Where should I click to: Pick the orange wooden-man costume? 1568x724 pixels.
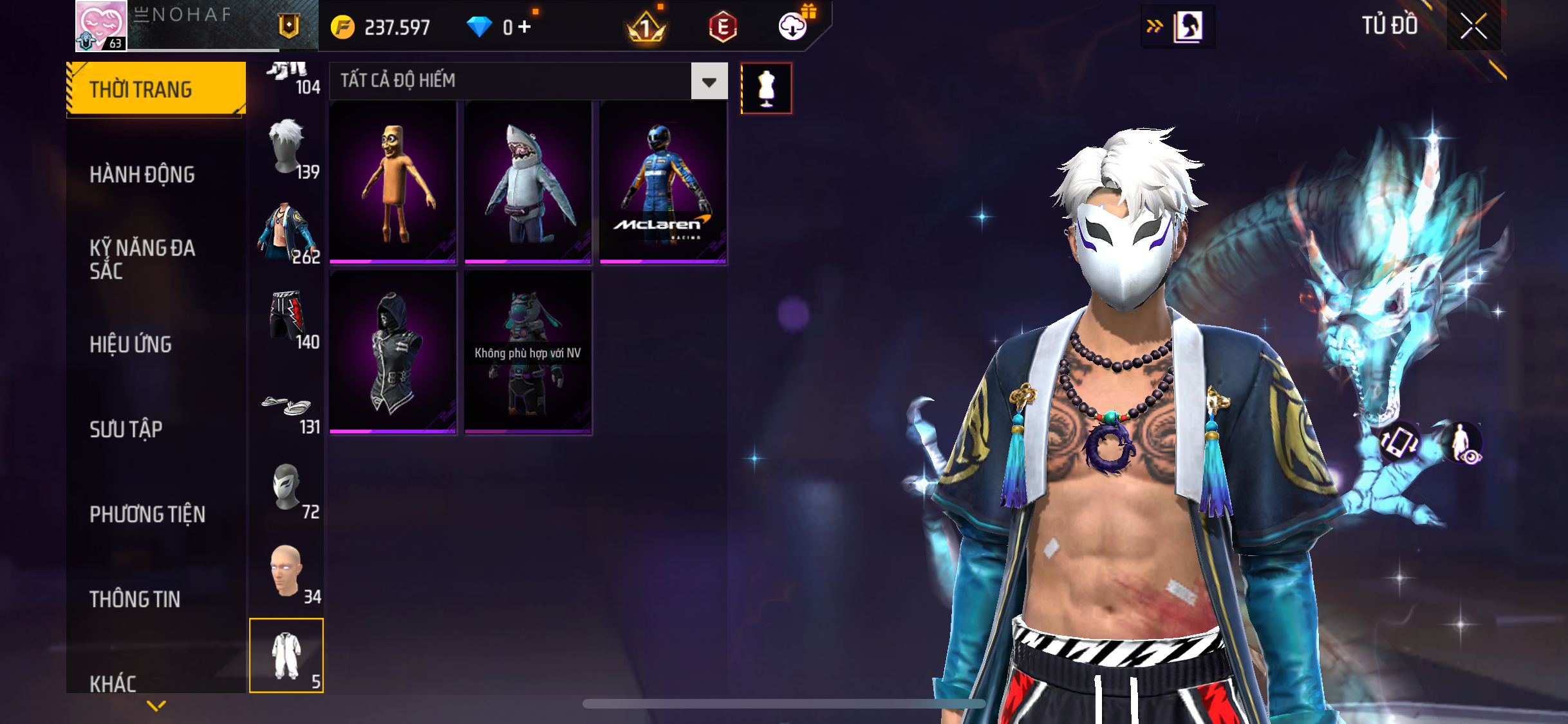pyautogui.click(x=393, y=183)
